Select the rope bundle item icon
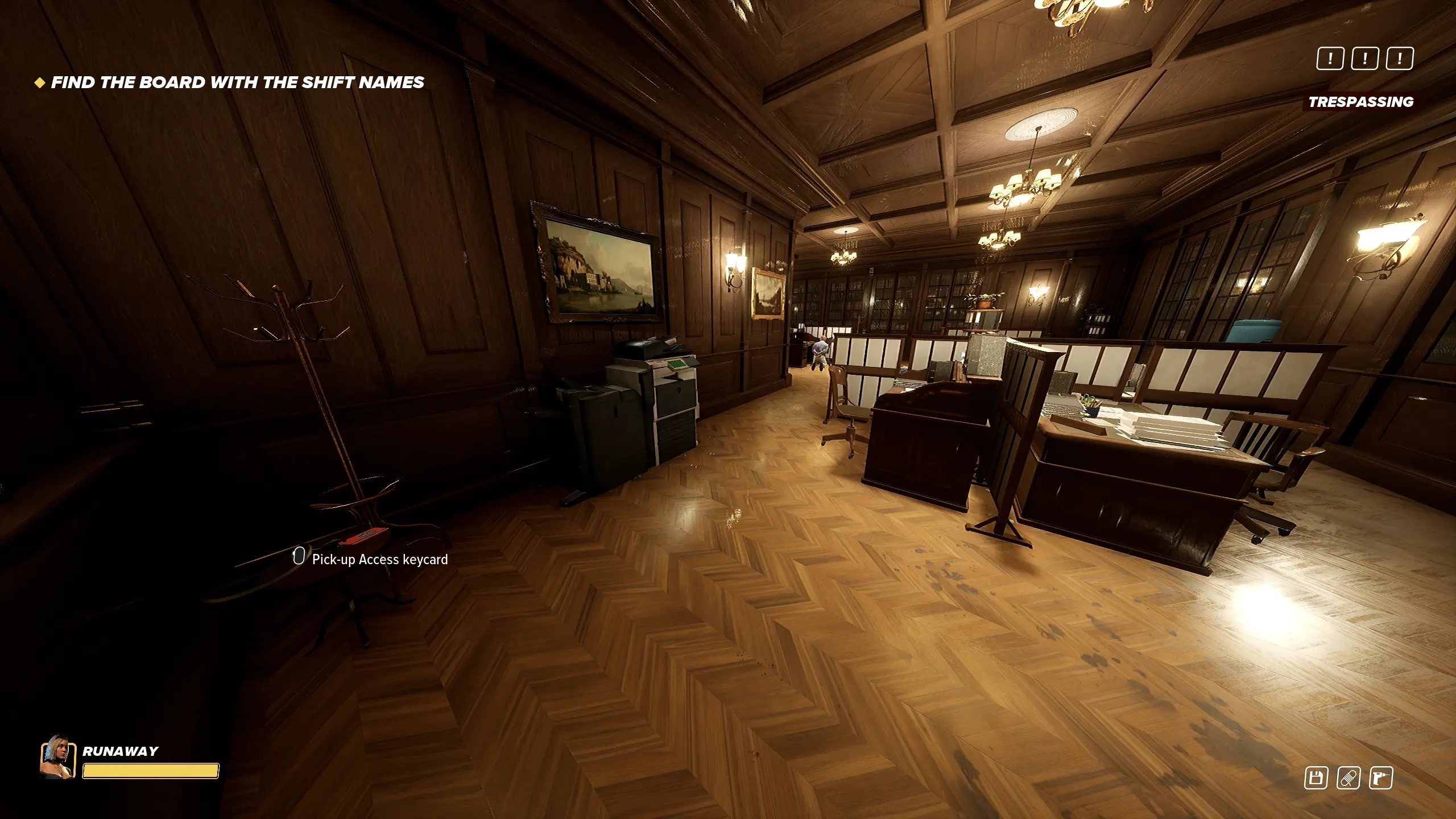This screenshot has width=1456, height=819. point(1349,777)
